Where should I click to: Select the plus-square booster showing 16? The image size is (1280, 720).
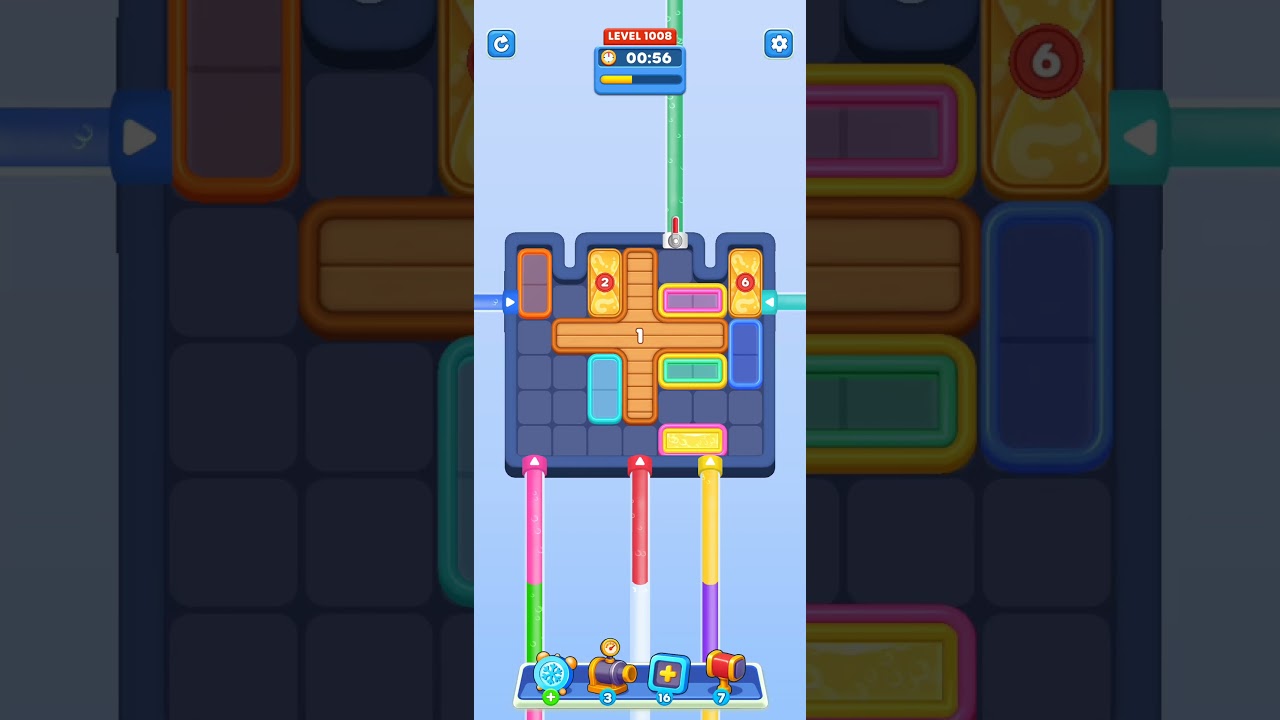666,674
